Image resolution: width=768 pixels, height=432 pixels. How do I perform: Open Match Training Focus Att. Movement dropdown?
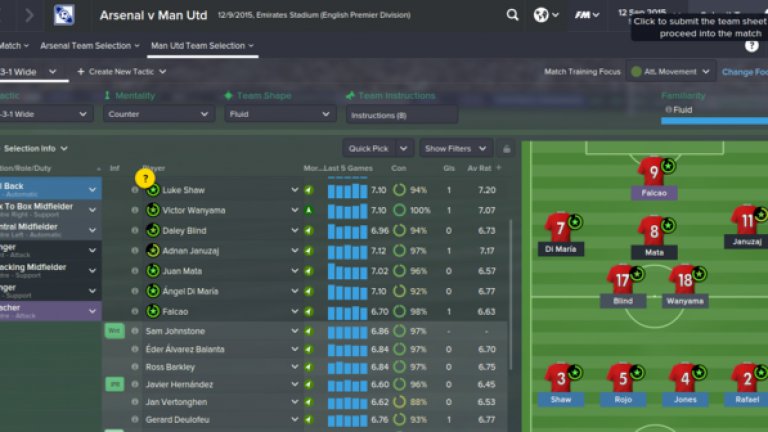(x=671, y=72)
